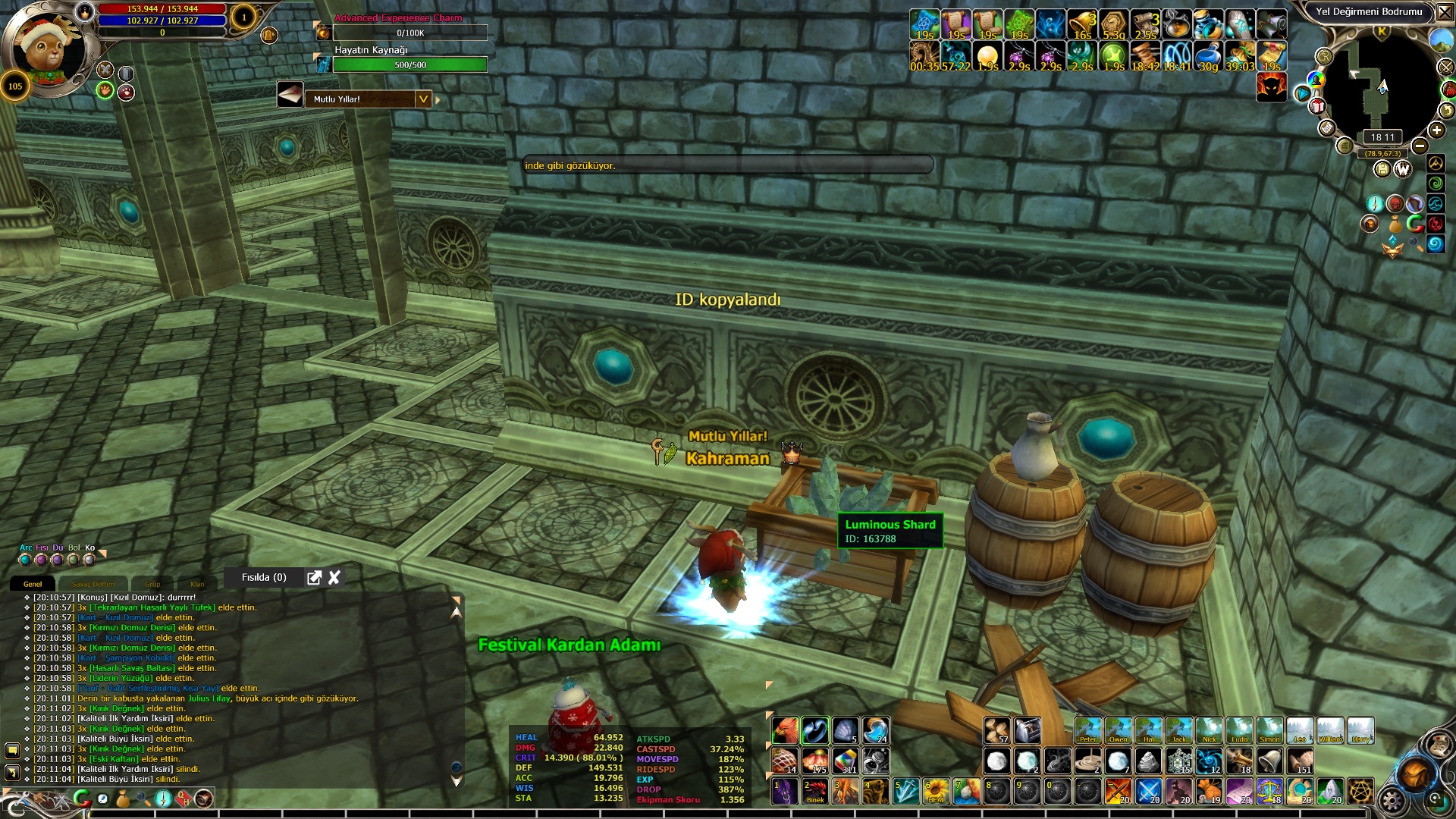
Task: Open the gear settings button
Action: coord(1392,799)
